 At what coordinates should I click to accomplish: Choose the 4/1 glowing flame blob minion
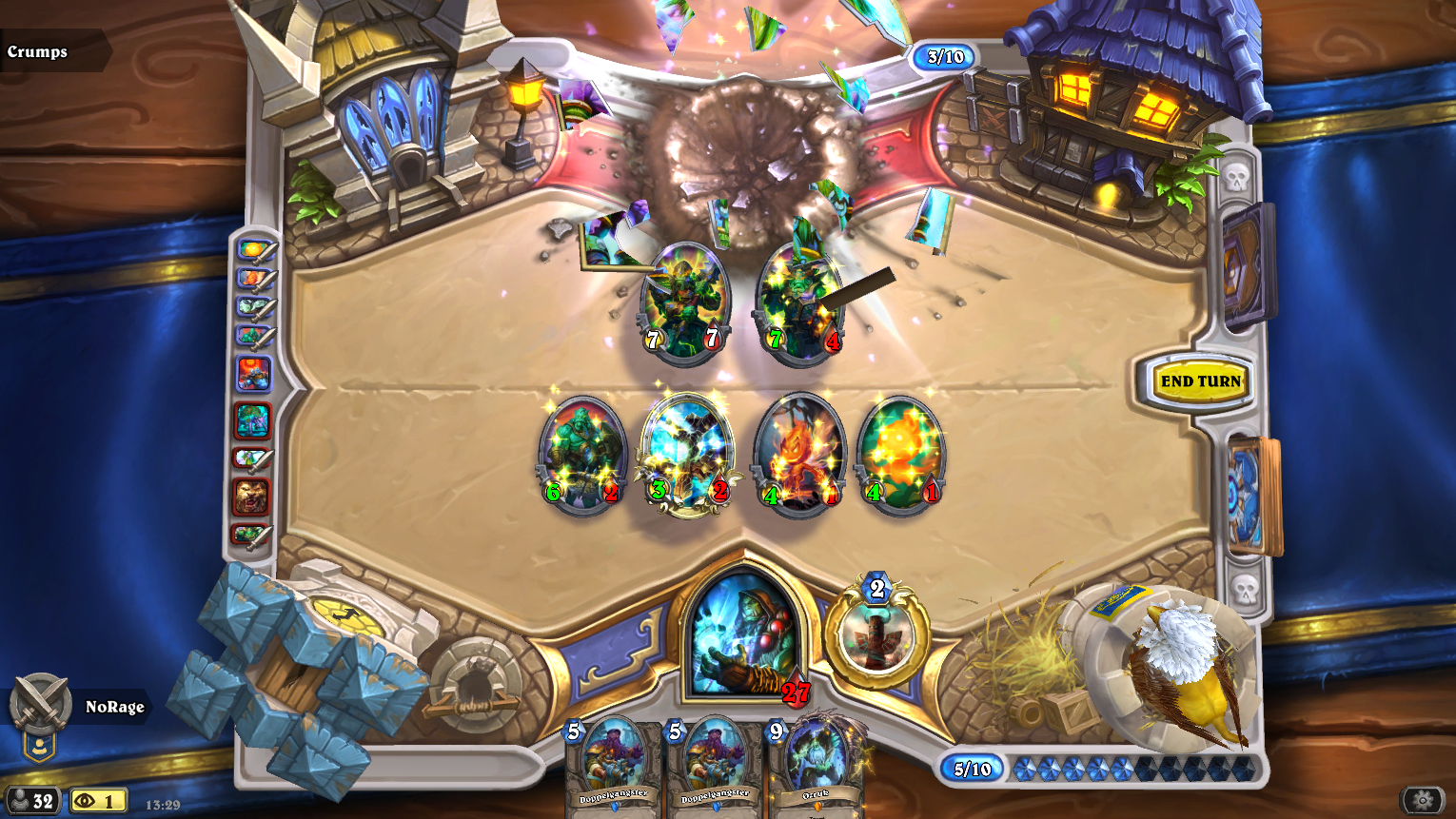tap(901, 454)
